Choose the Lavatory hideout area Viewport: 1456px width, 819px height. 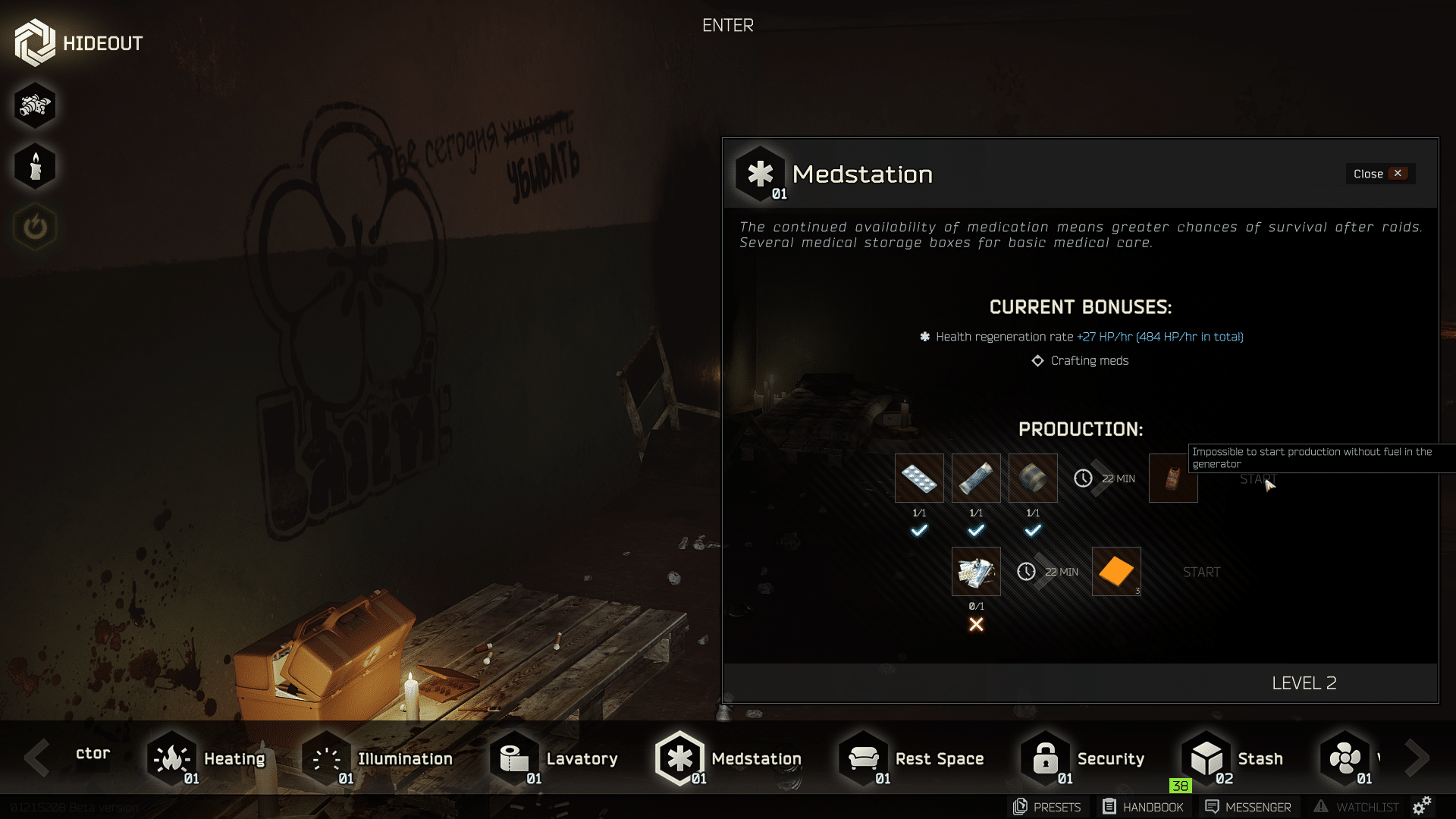tap(555, 758)
